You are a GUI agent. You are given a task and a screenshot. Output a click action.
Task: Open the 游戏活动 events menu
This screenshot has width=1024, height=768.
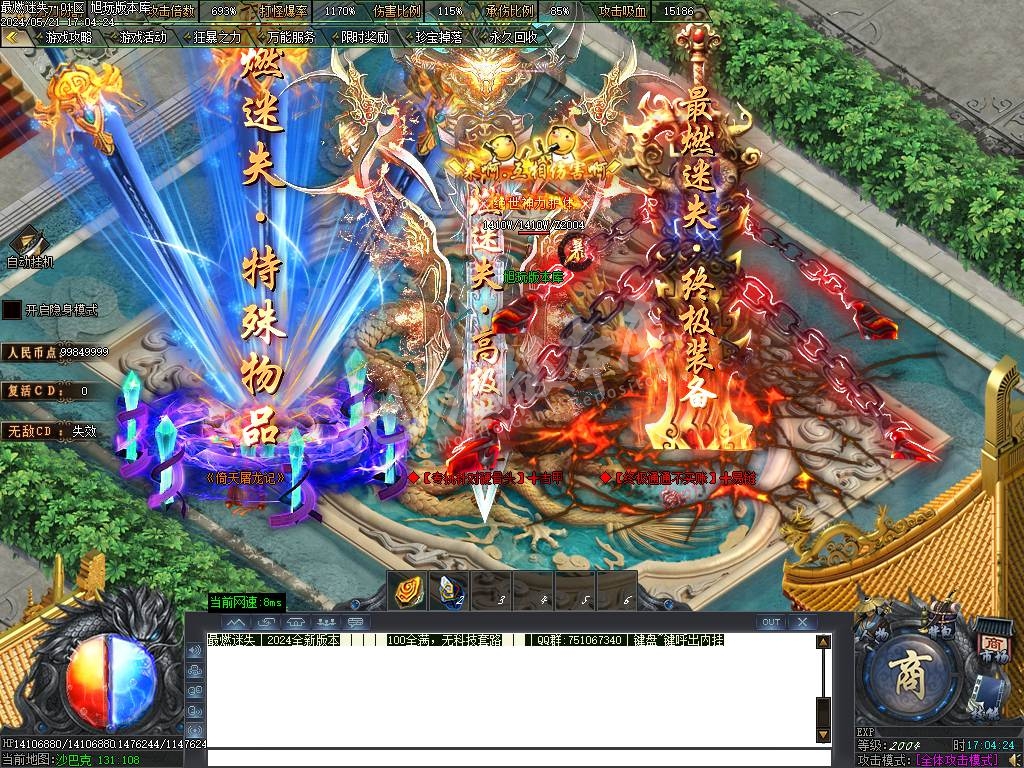142,37
